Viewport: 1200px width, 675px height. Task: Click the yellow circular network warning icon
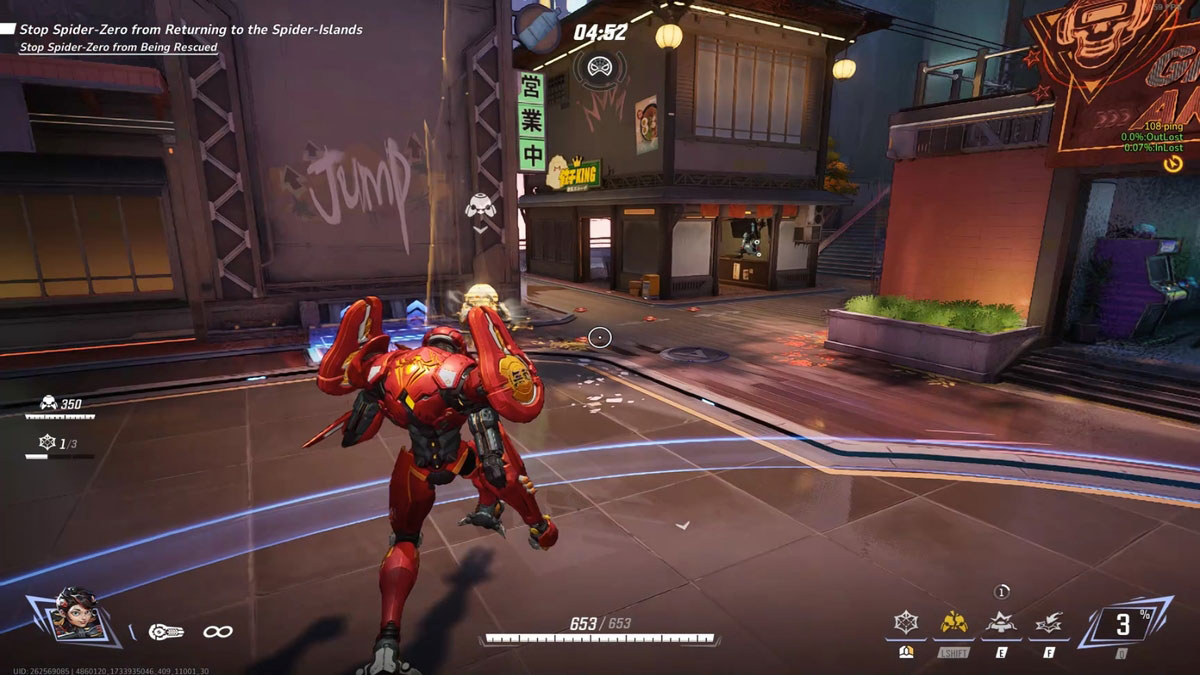1173,163
